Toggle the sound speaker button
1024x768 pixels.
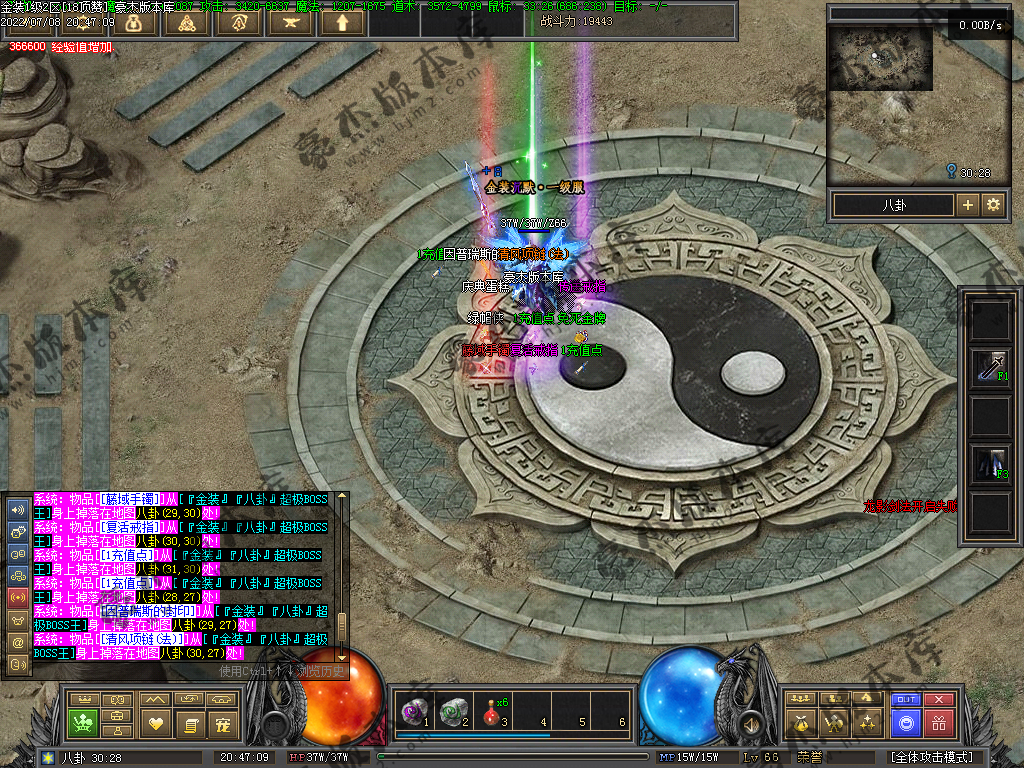click(747, 723)
